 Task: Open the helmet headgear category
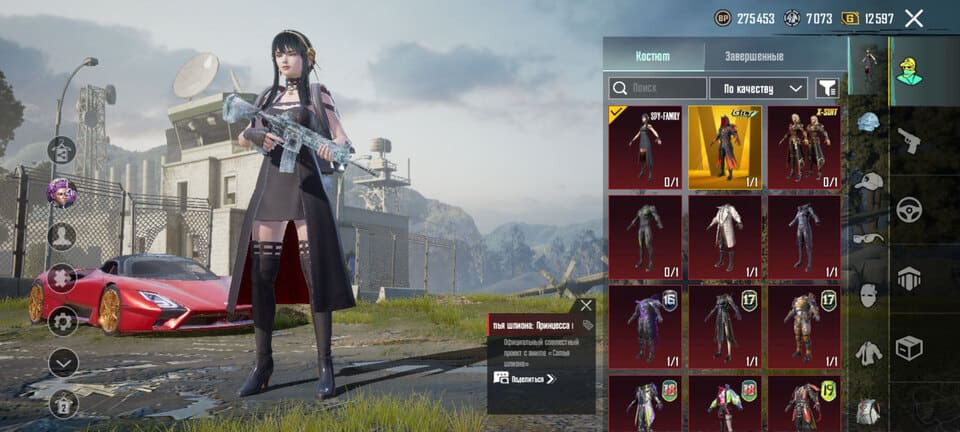click(x=867, y=122)
